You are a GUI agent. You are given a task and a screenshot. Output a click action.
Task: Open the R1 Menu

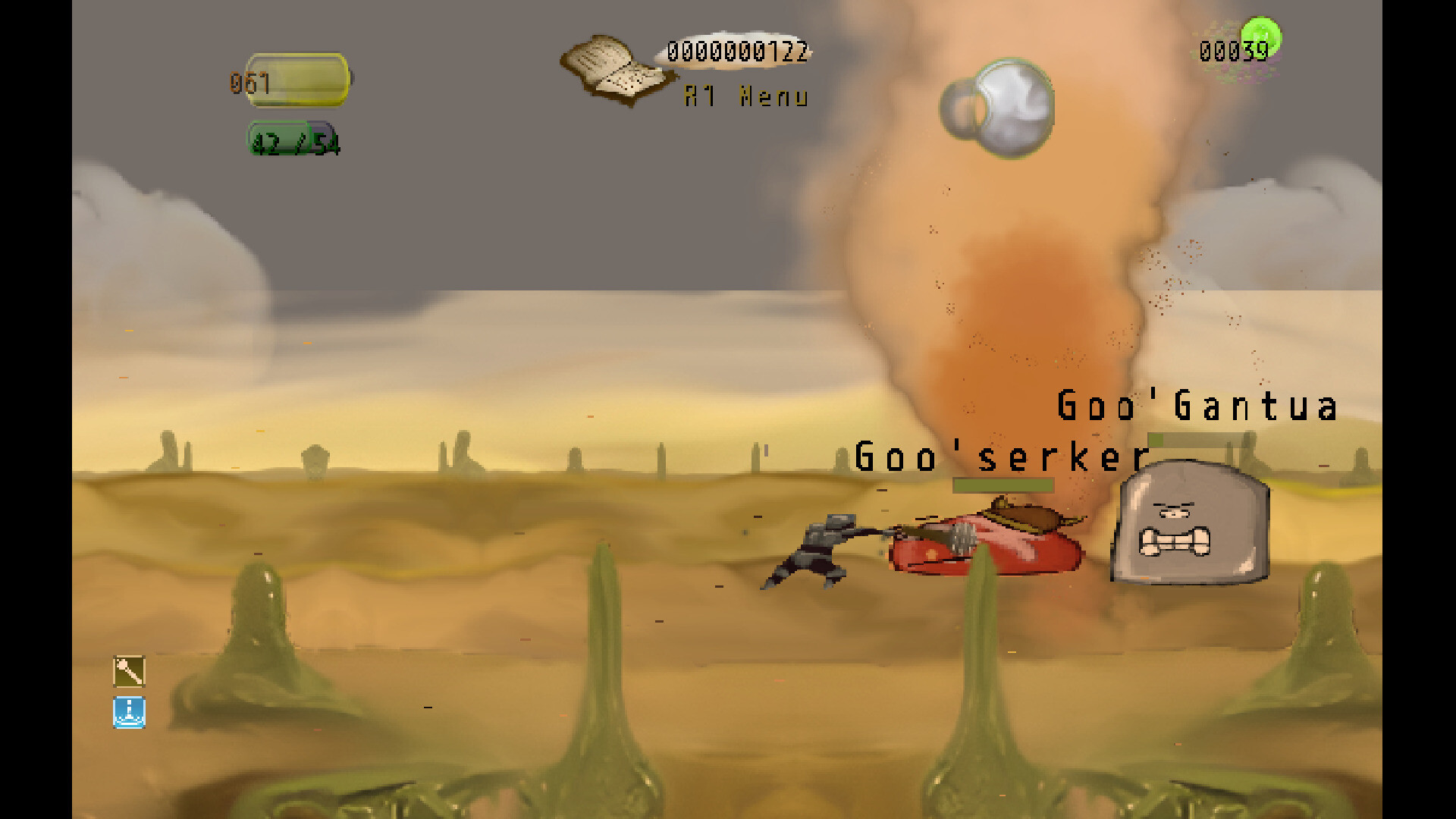(745, 97)
